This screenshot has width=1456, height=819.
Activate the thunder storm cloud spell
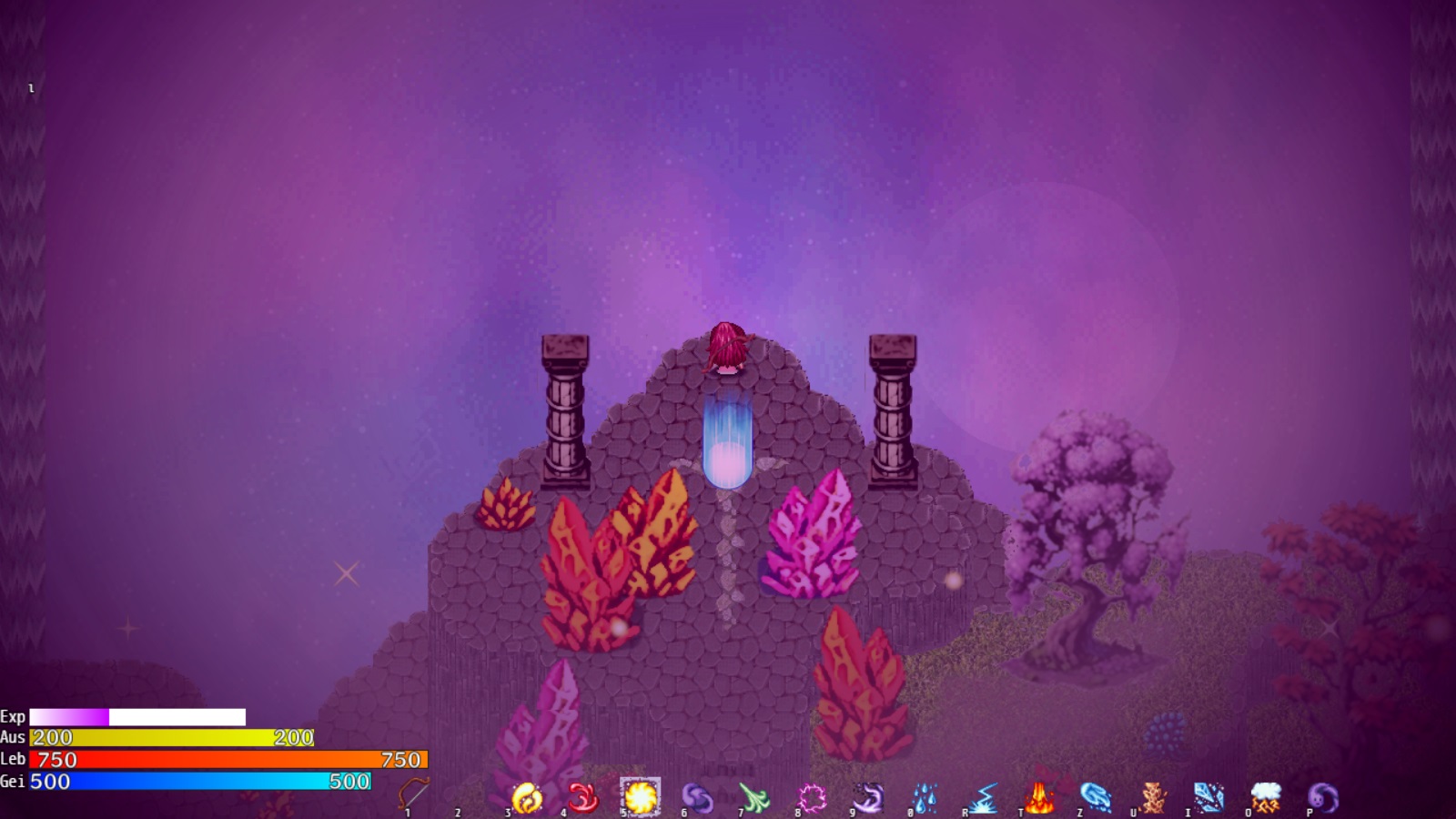coord(1266,798)
